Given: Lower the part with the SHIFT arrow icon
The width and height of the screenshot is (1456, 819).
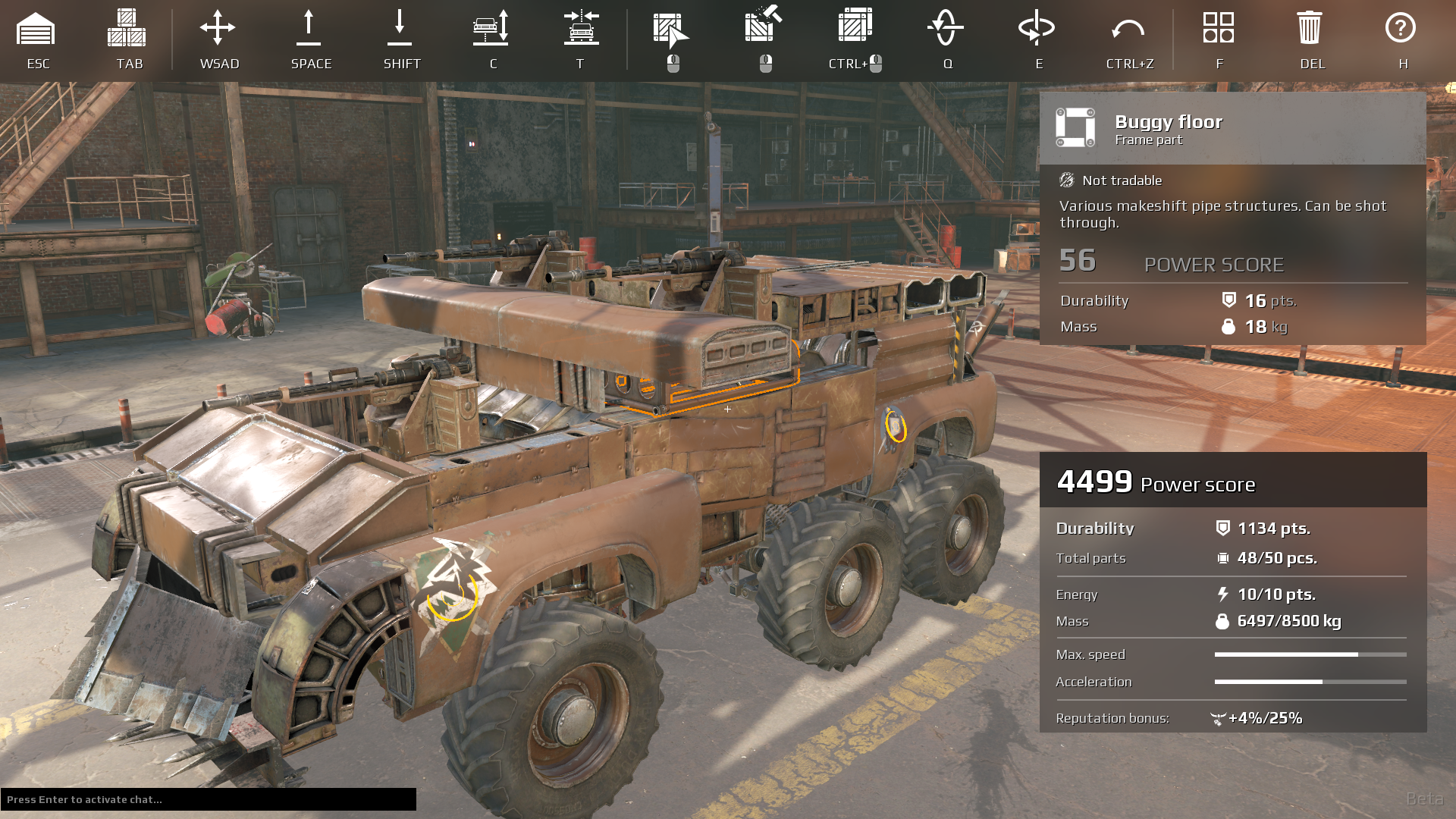Looking at the screenshot, I should [401, 27].
